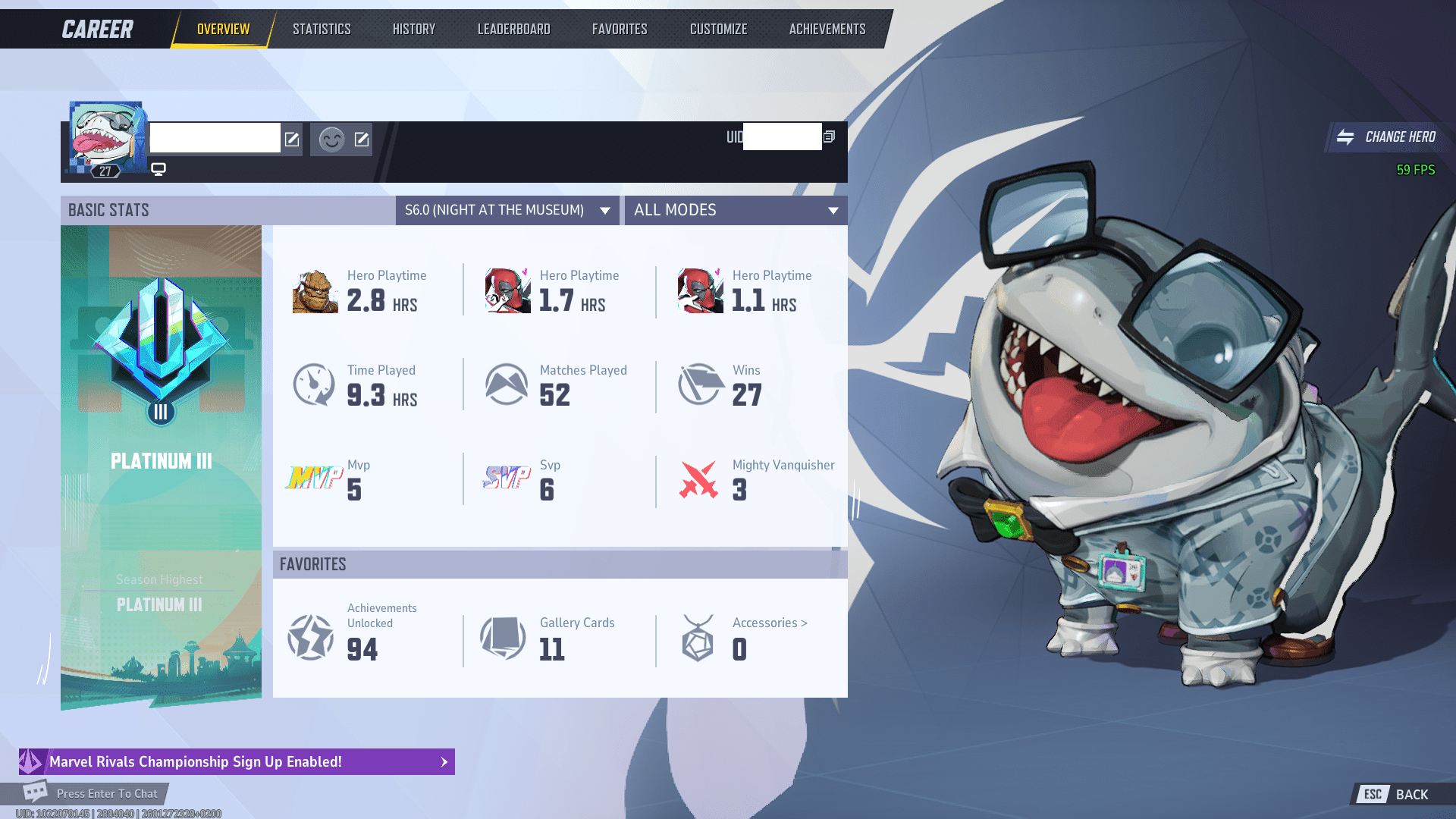Open the Achievements tab

(826, 29)
